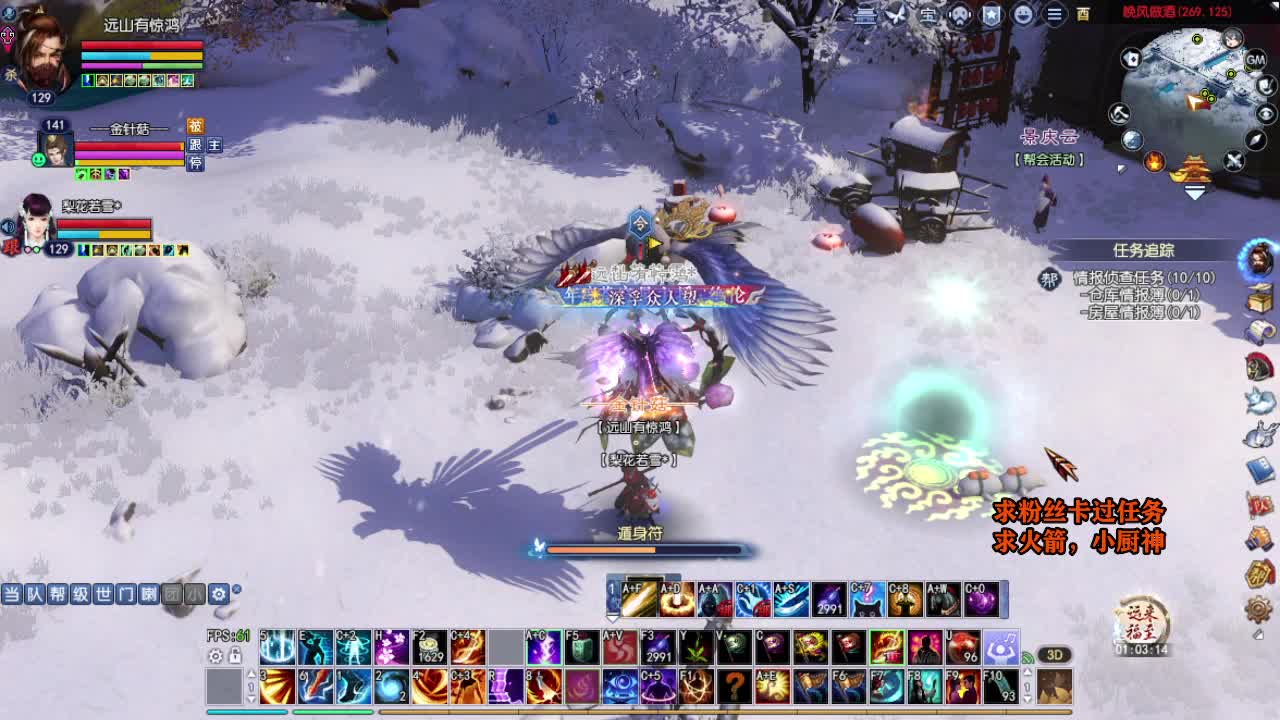The height and width of the screenshot is (720, 1280).
Task: Switch to the 队 team chat channel
Action: (34, 594)
